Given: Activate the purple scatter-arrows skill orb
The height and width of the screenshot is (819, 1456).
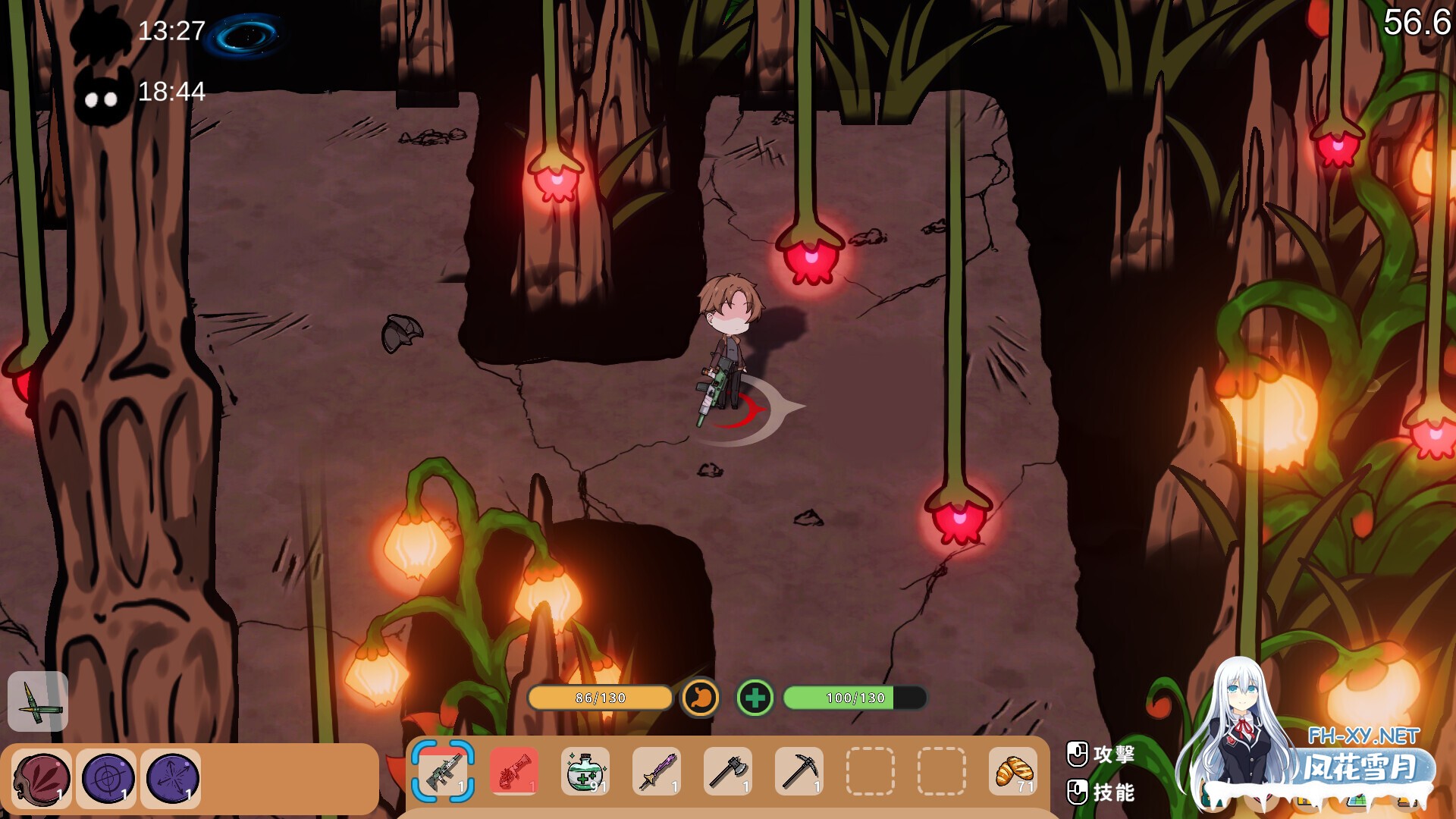Looking at the screenshot, I should (171, 778).
